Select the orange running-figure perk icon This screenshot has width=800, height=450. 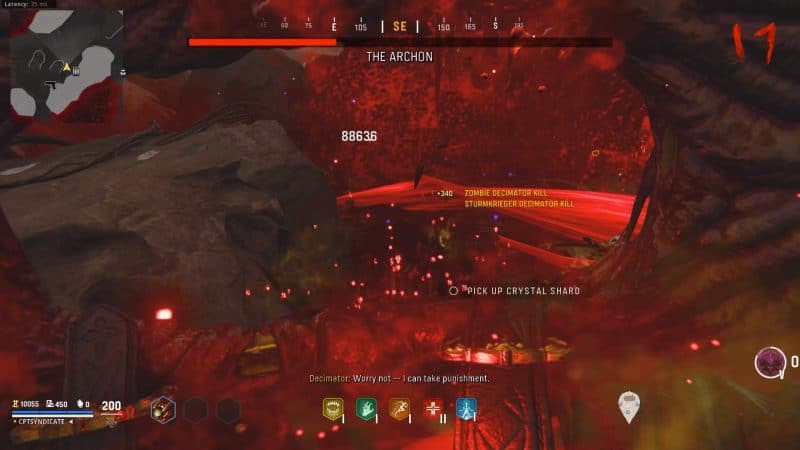(399, 407)
